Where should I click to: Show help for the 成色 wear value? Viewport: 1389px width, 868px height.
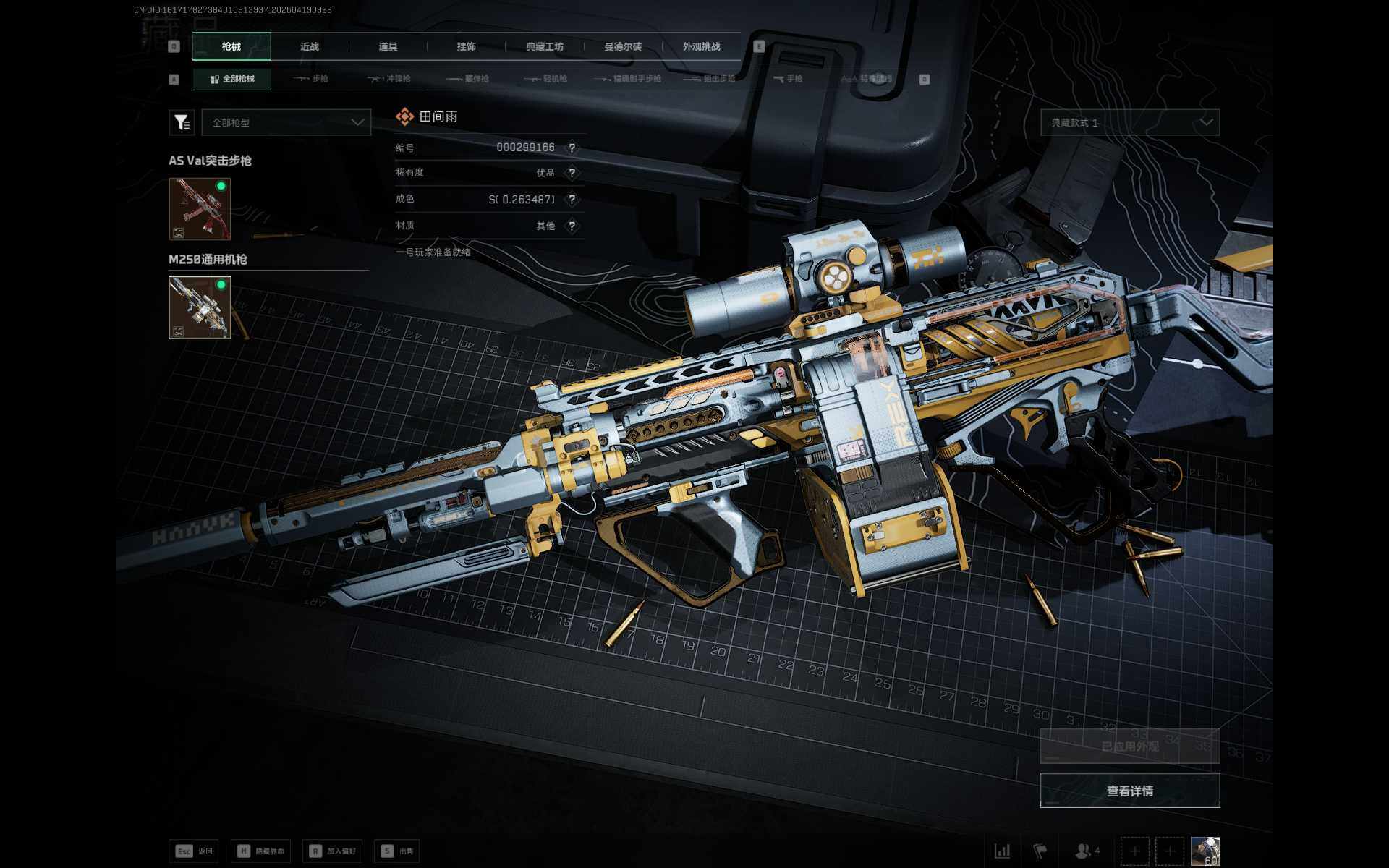(x=572, y=200)
